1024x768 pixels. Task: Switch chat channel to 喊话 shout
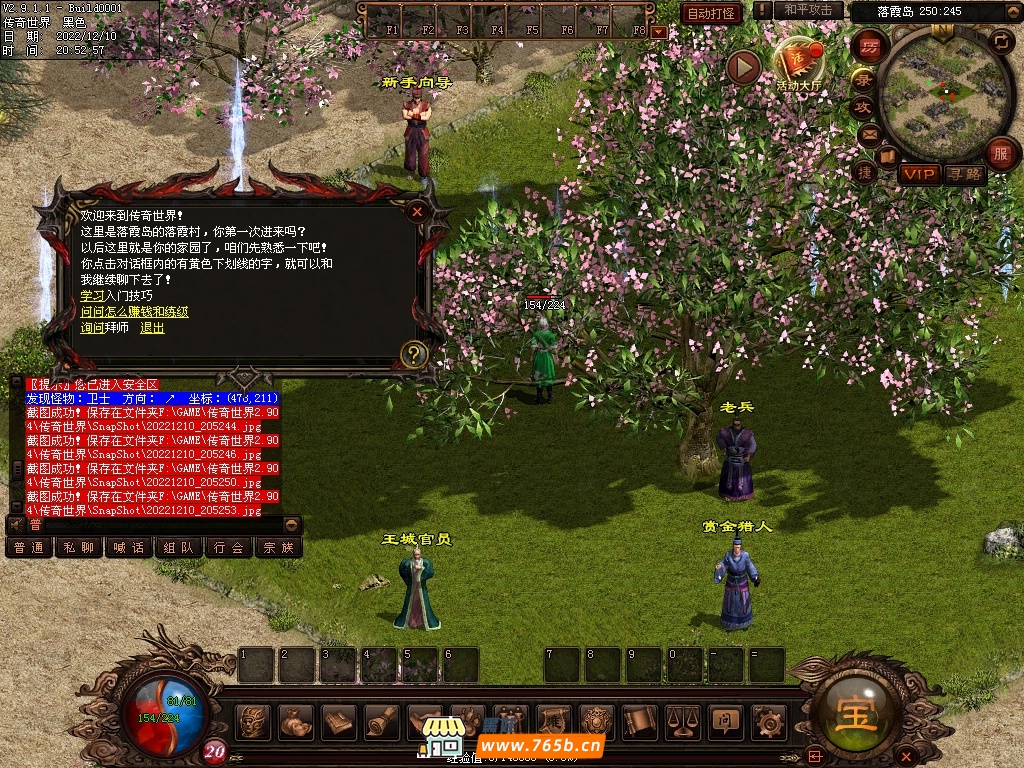[128, 547]
